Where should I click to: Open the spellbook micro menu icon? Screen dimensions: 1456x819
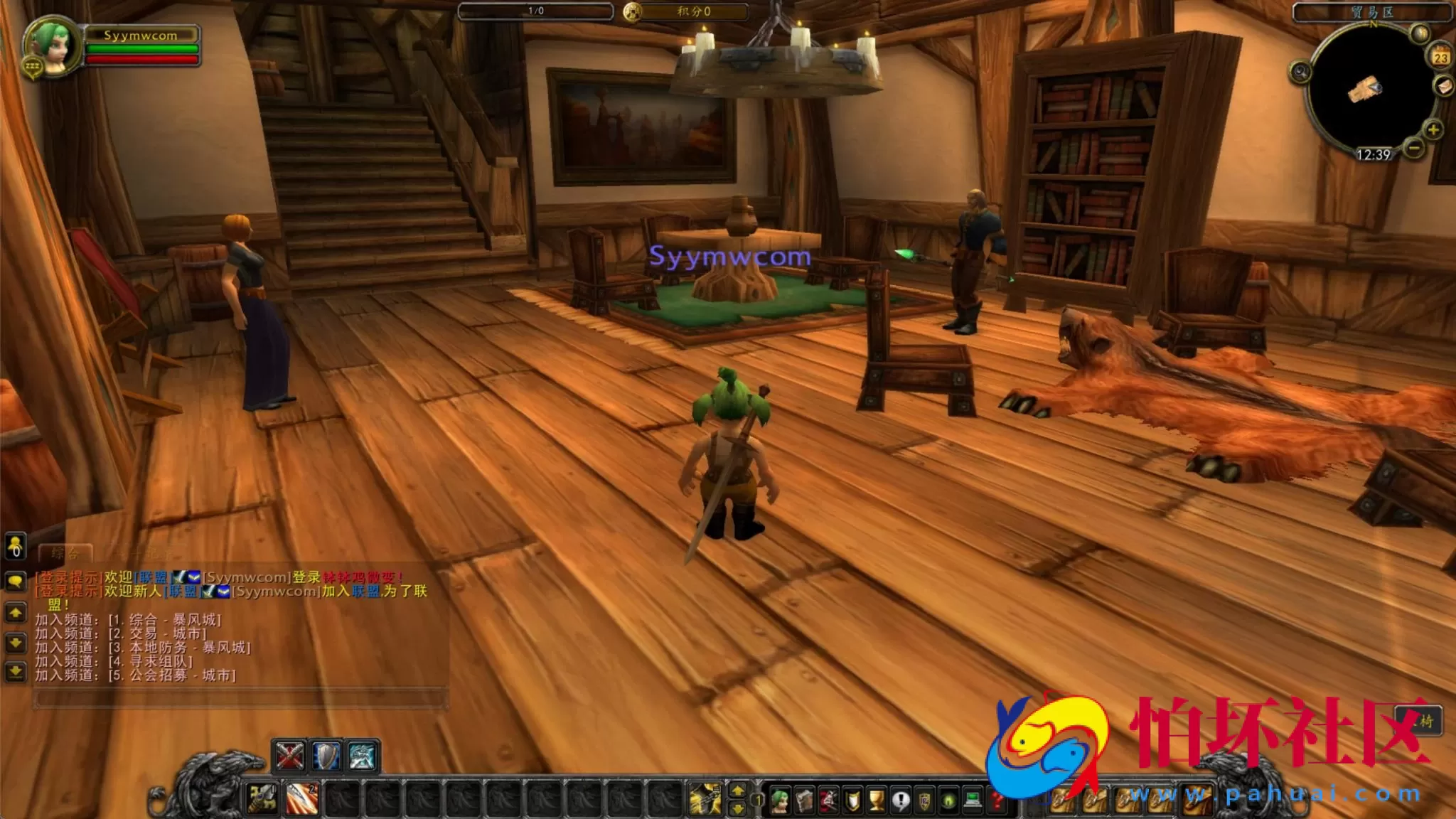click(805, 800)
